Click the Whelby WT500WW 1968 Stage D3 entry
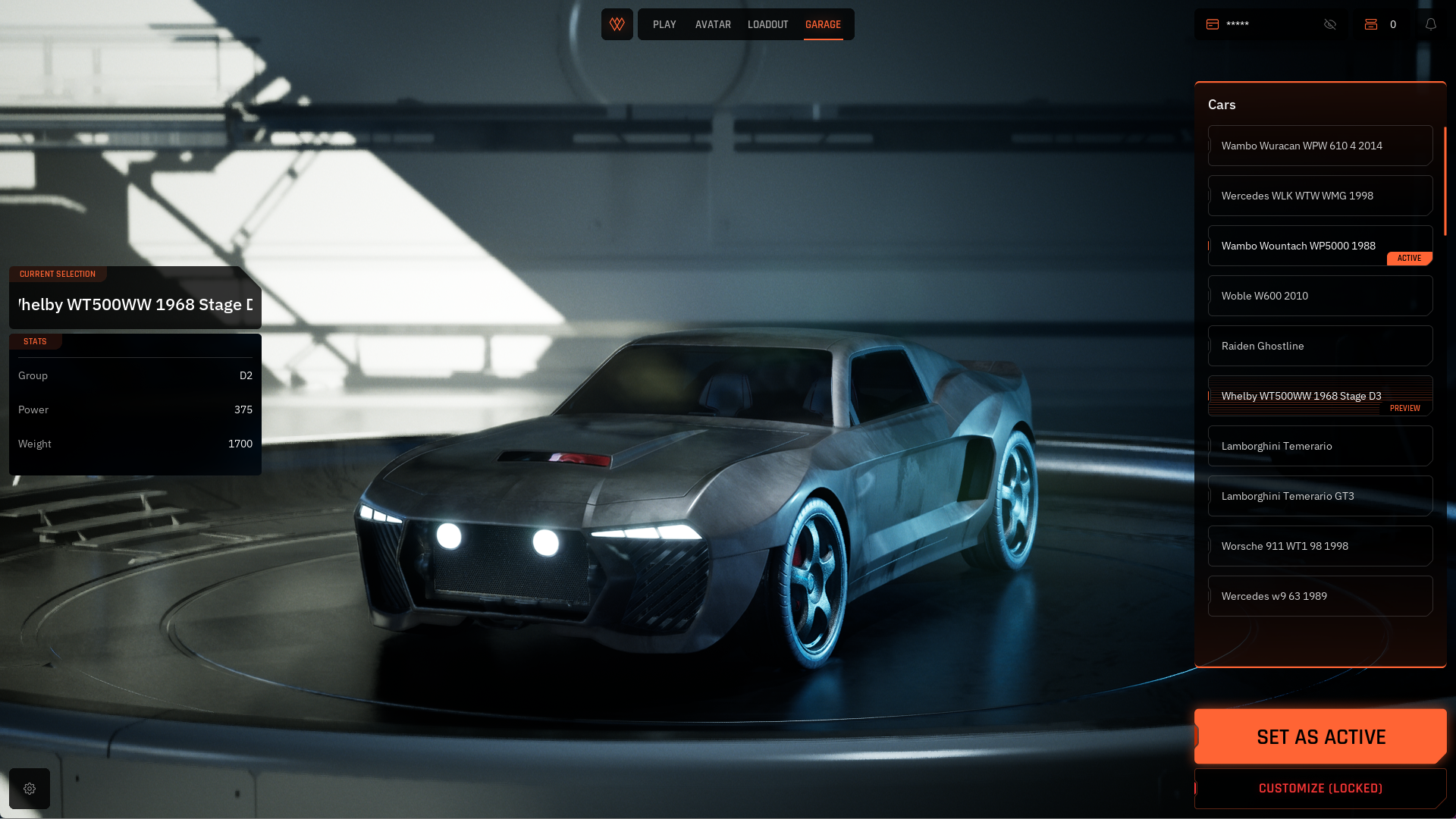Screen dimensions: 1456x819 coord(1319,396)
